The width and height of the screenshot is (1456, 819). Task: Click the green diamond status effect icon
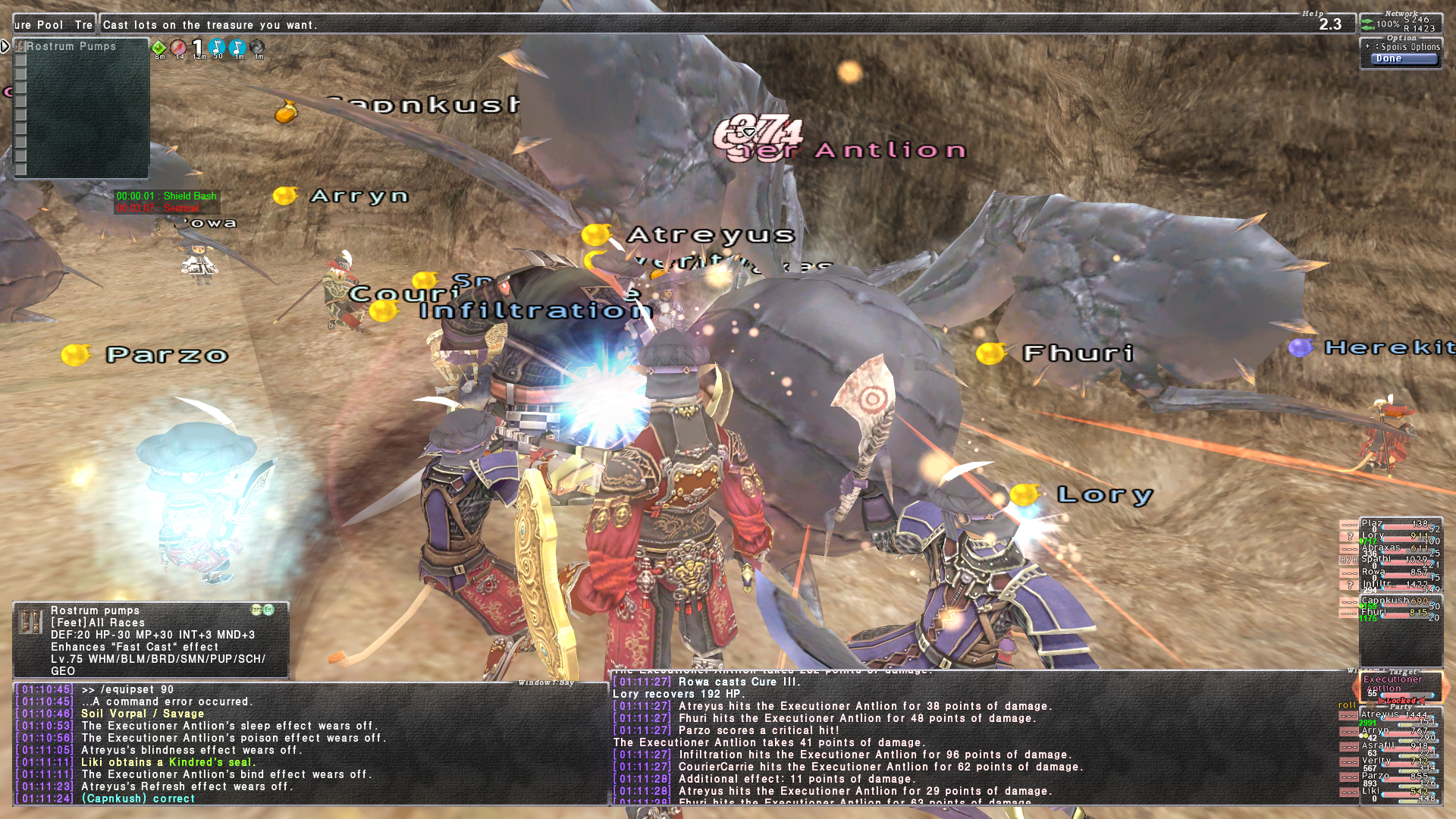point(159,48)
